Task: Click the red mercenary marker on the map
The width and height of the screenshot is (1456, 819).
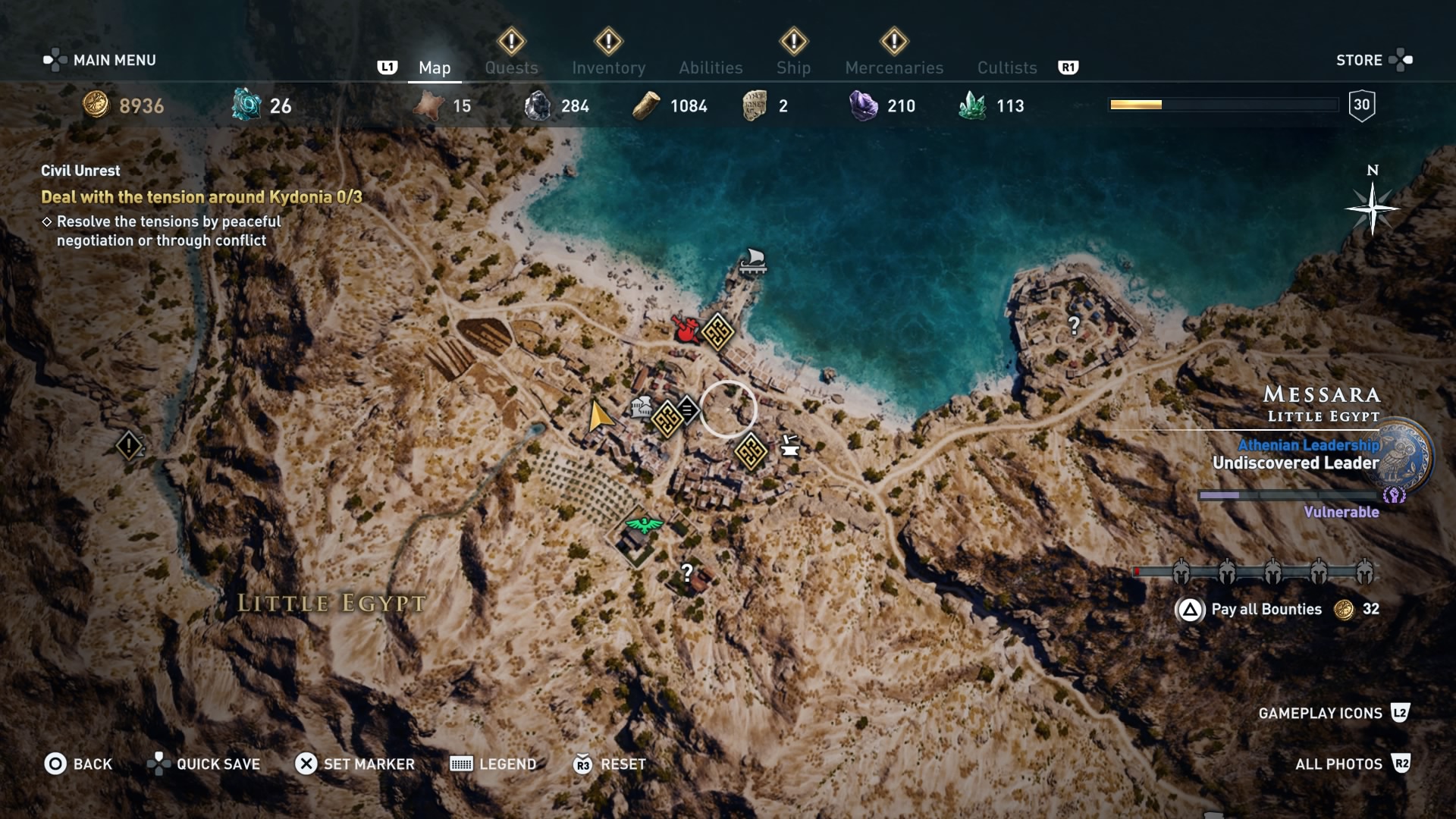Action: point(686,330)
